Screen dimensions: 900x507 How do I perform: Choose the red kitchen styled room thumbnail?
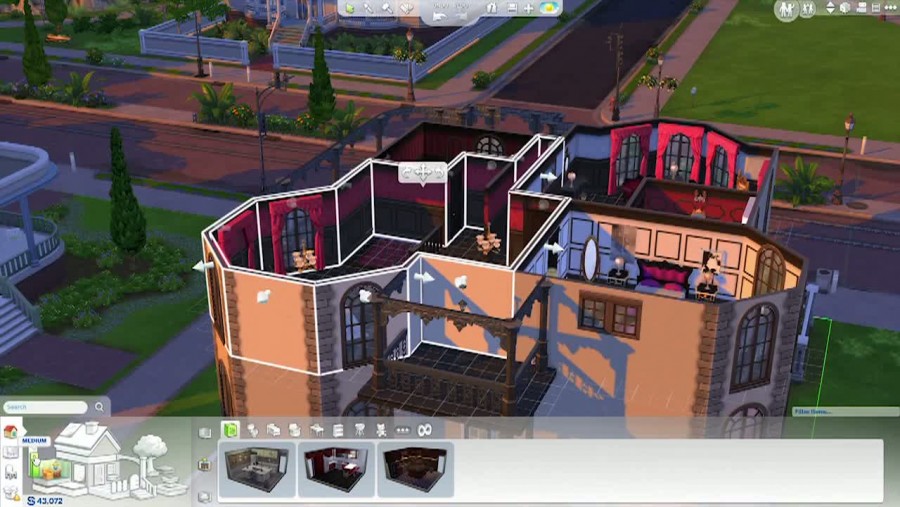[x=337, y=469]
